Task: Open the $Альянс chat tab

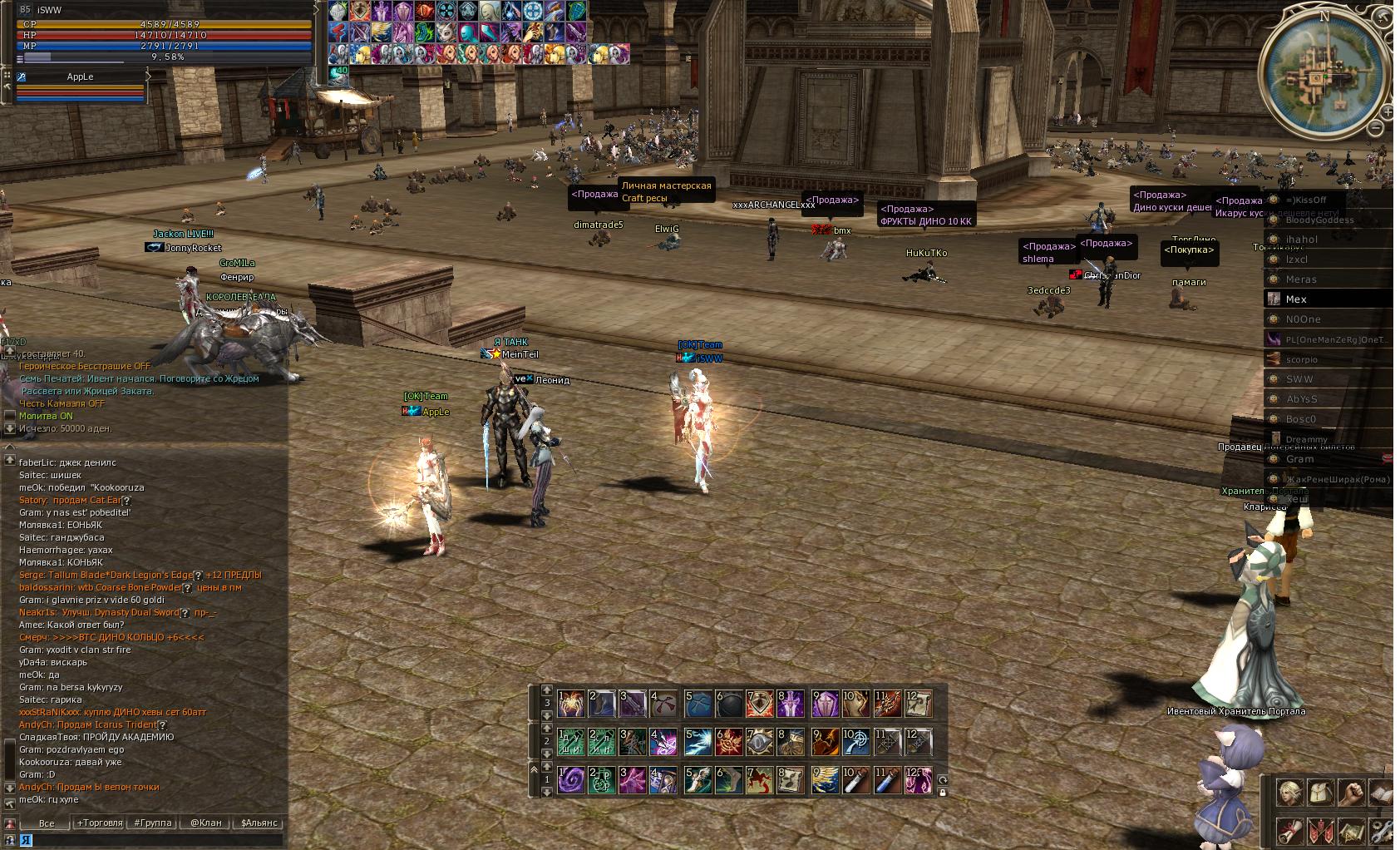Action: 259,823
